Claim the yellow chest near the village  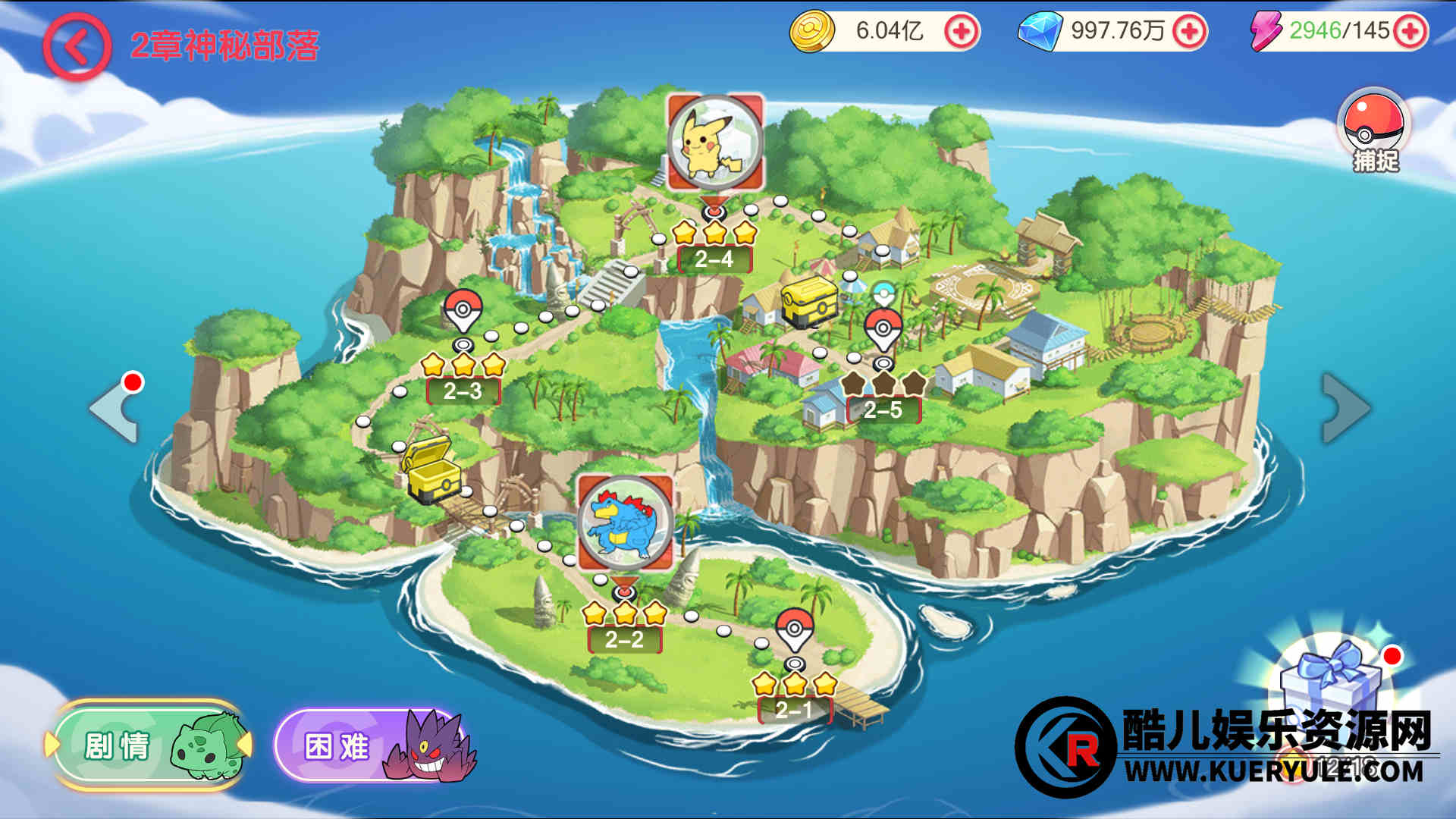(x=808, y=301)
